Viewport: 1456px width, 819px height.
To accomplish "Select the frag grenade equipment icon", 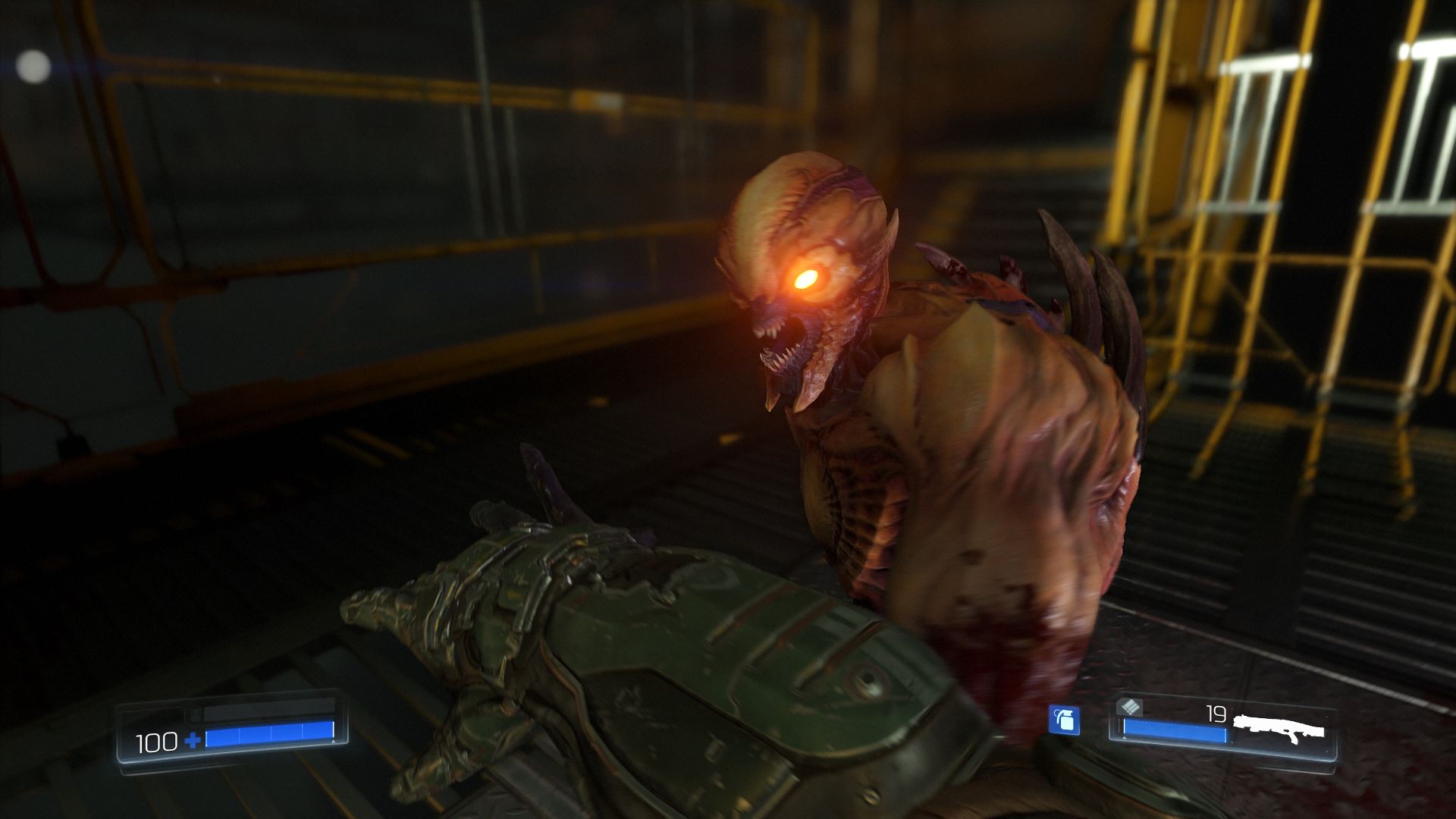I will [x=1064, y=720].
